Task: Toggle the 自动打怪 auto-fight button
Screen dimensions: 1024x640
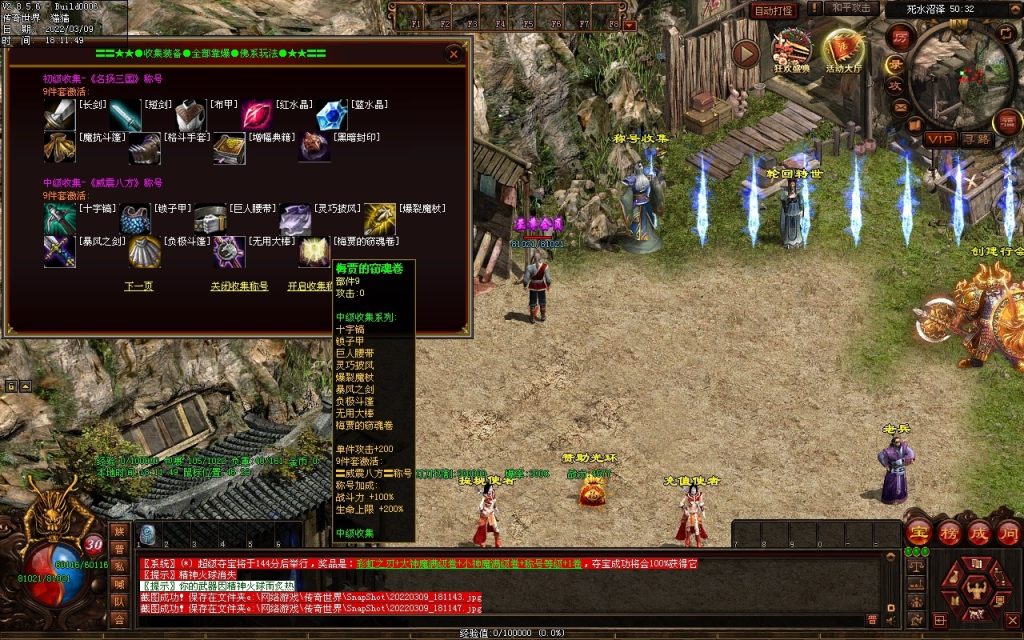Action: click(773, 10)
